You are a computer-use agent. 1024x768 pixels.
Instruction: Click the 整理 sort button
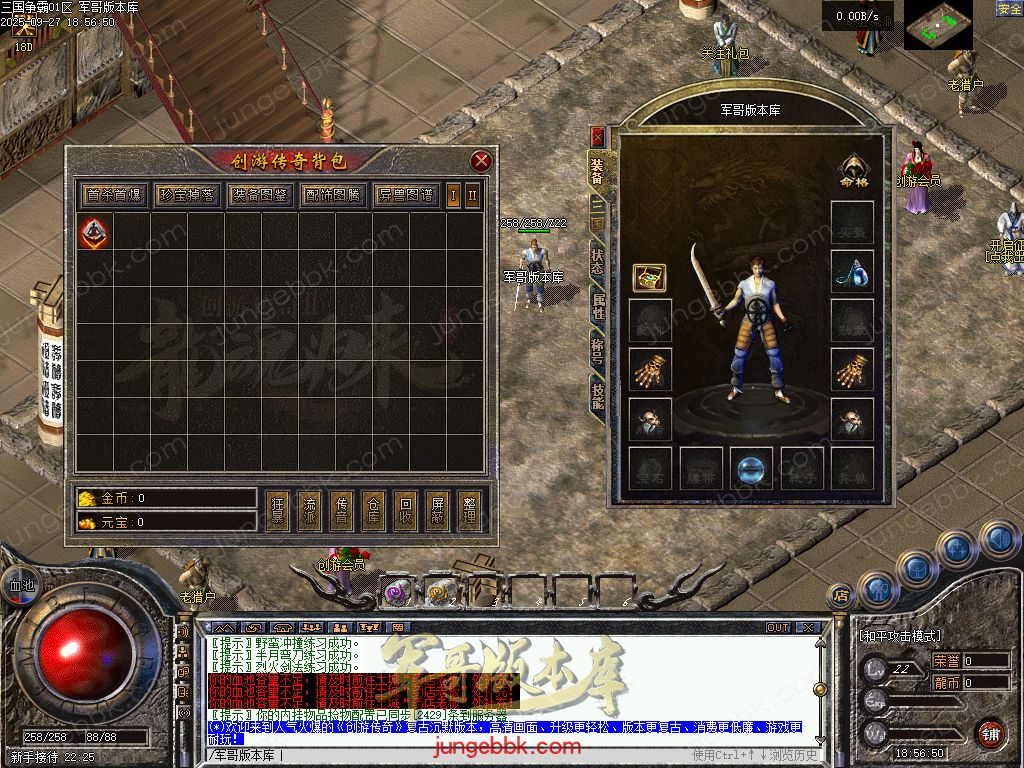point(470,510)
